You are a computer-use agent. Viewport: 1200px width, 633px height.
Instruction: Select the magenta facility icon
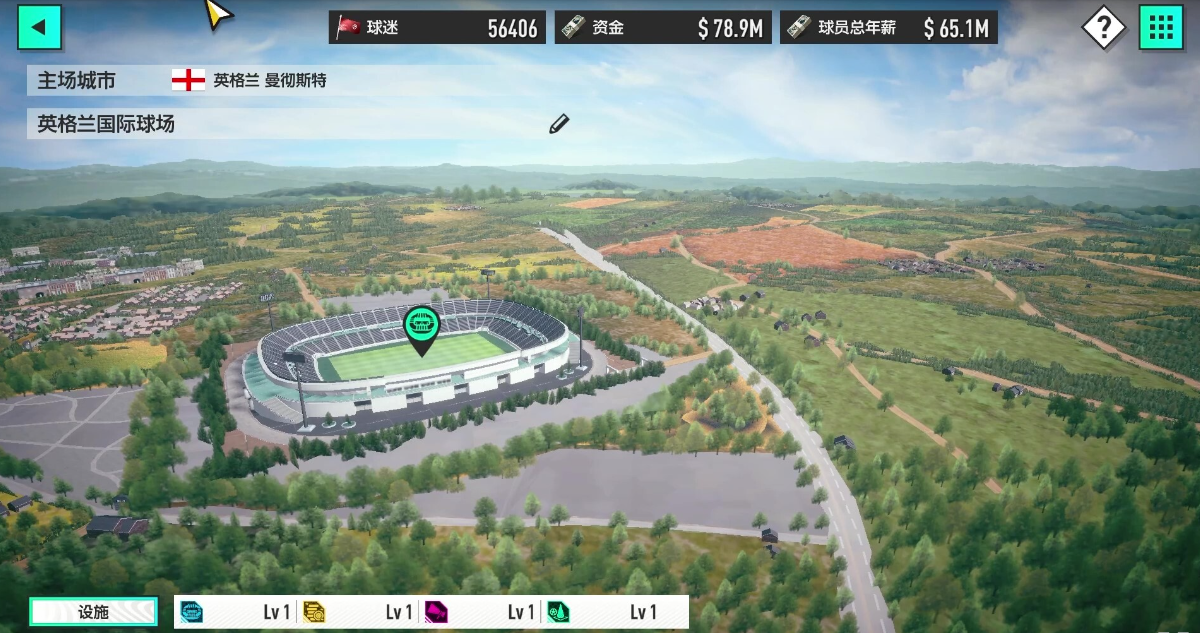[x=436, y=612]
